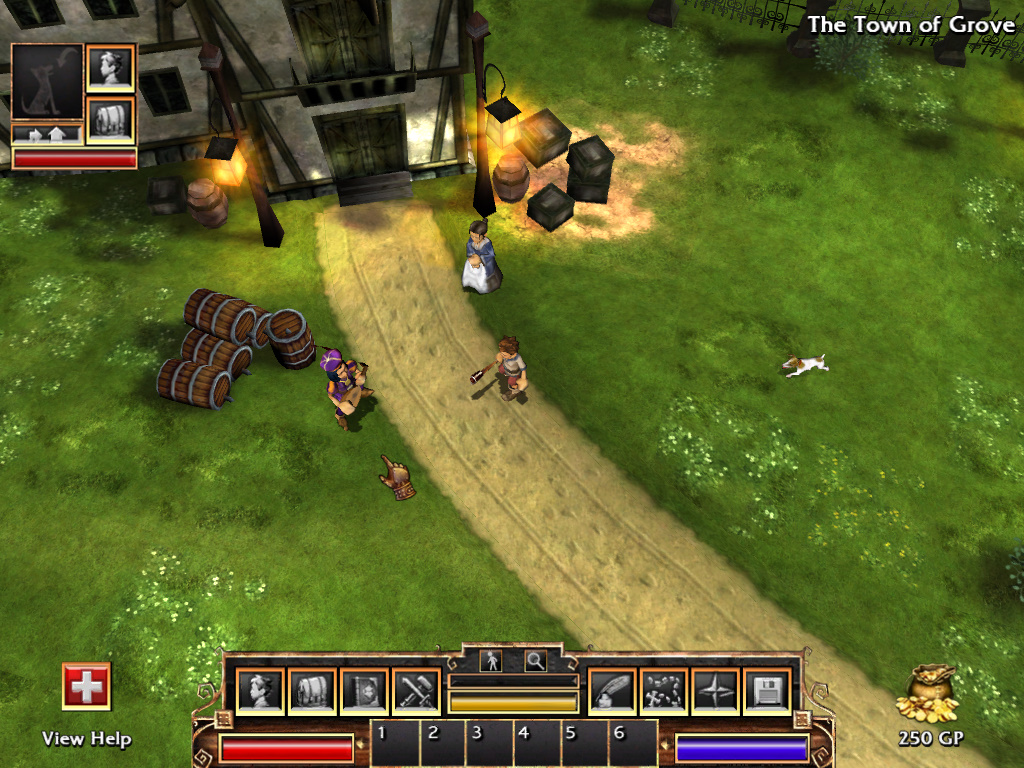Screen dimensions: 1024x768
Task: Click the magnifying glass button
Action: (x=535, y=660)
